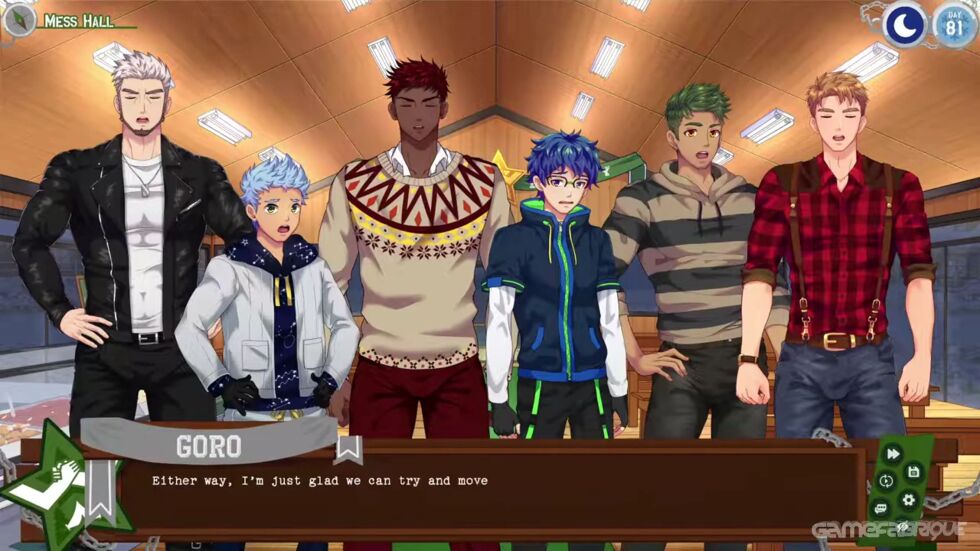Activate the fast-forward skip button

894,453
